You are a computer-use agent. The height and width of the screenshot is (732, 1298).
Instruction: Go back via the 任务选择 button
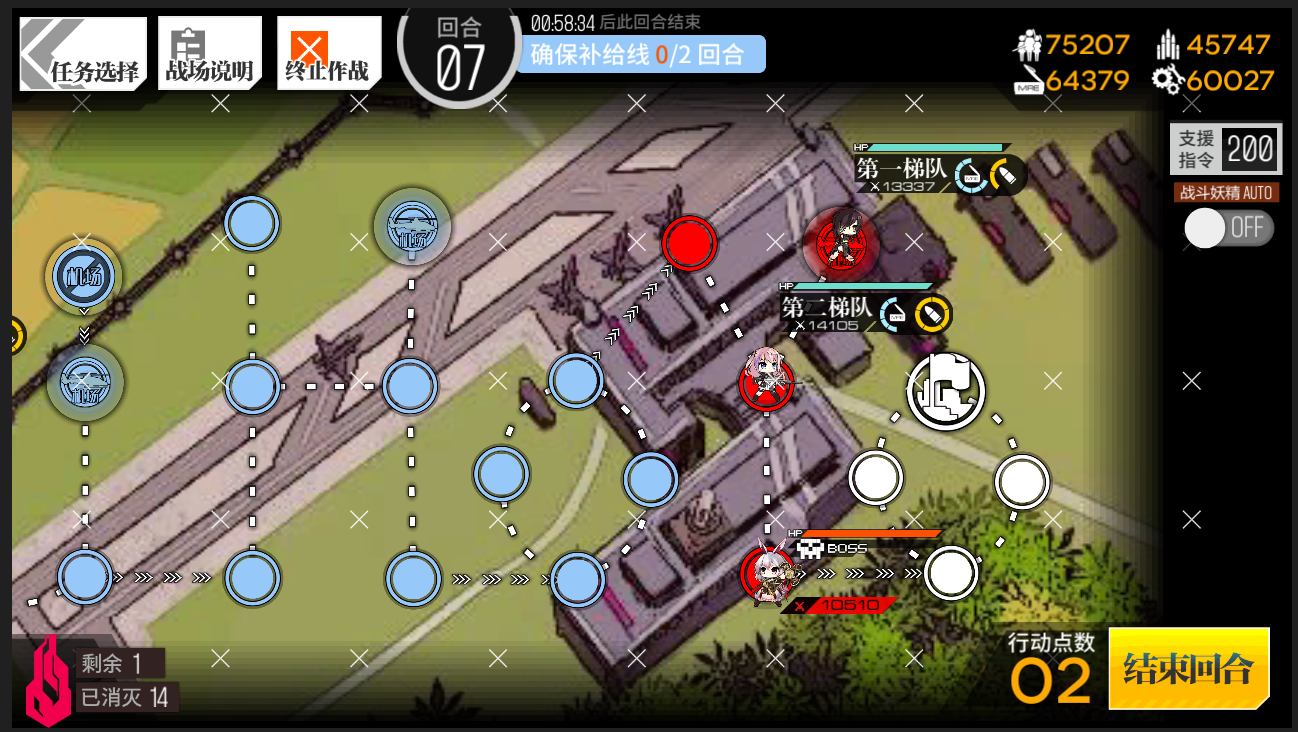coord(84,53)
